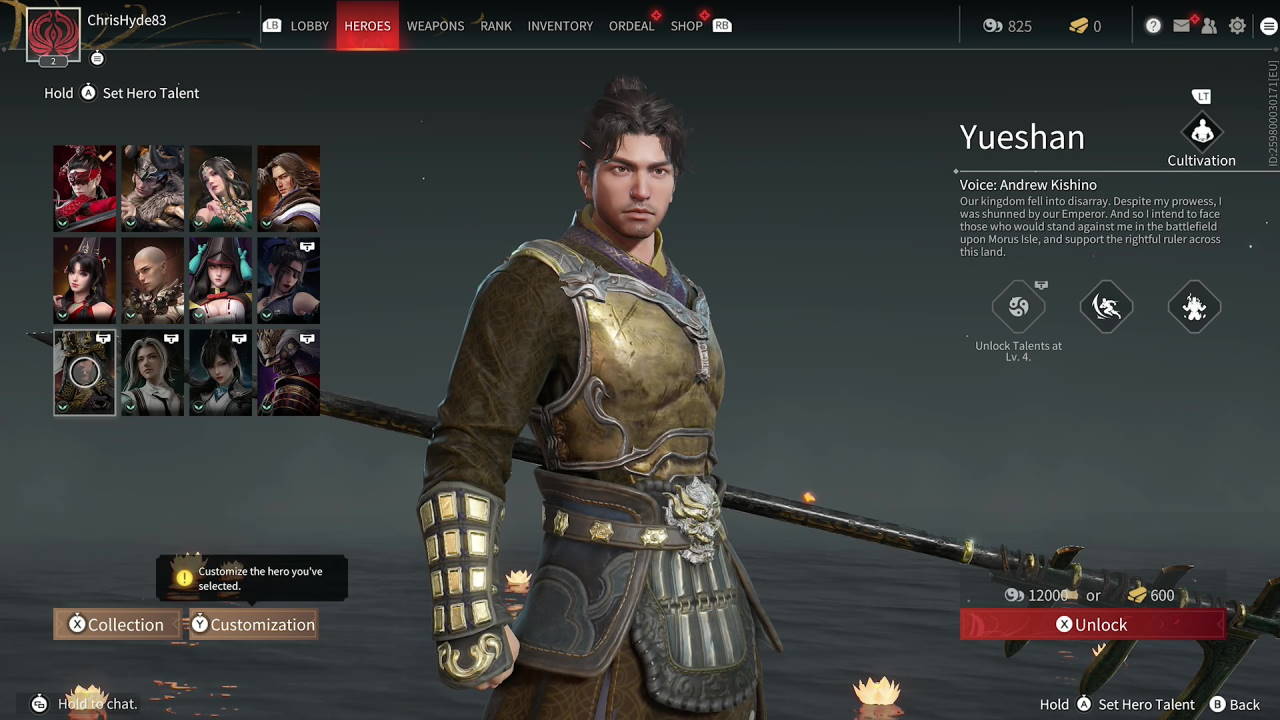Select the top-left hero portrait thumbnail
The image size is (1280, 720).
pos(84,188)
